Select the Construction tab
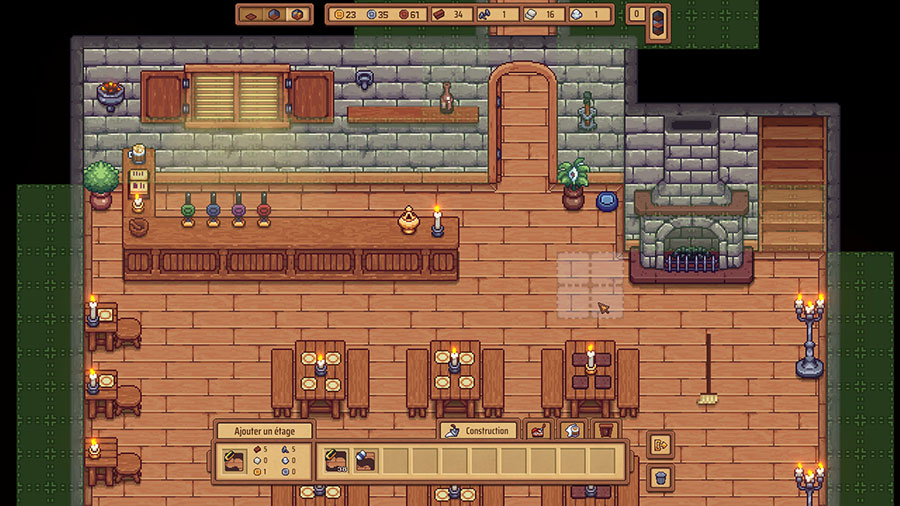900x506 pixels. pos(478,431)
